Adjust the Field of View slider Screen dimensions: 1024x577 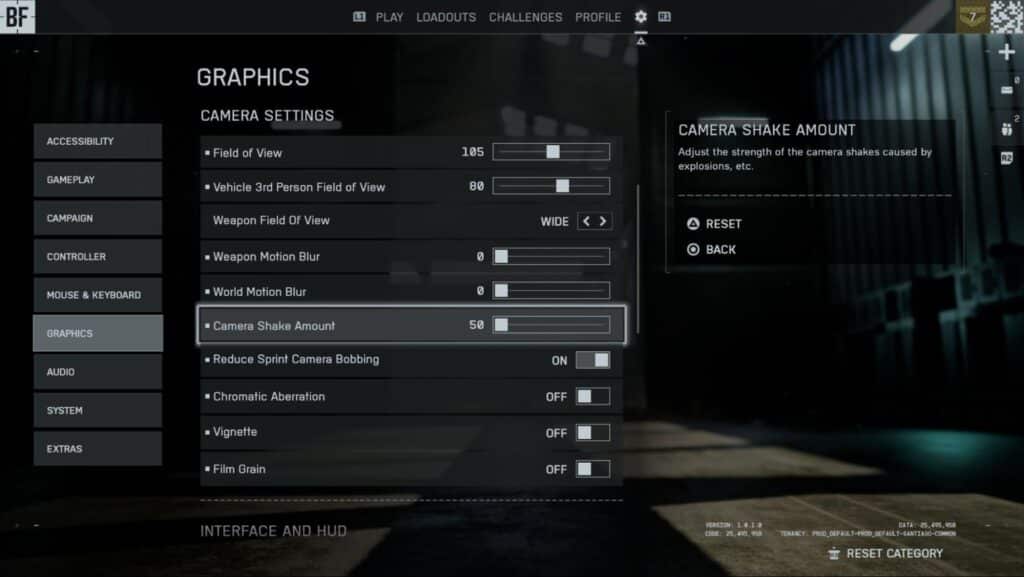(552, 152)
